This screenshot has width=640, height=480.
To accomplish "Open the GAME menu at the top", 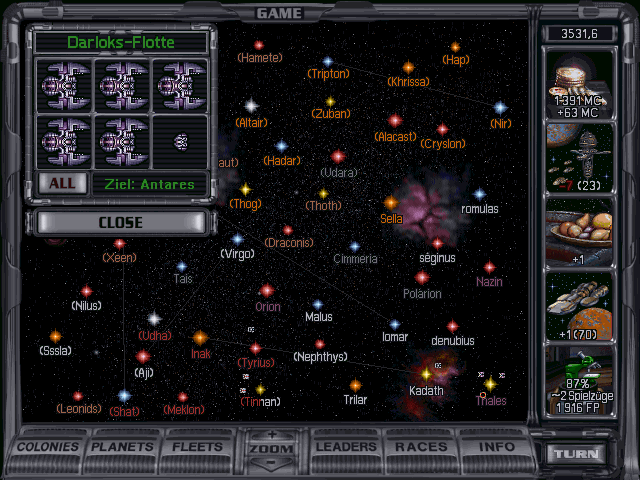I will click(280, 13).
